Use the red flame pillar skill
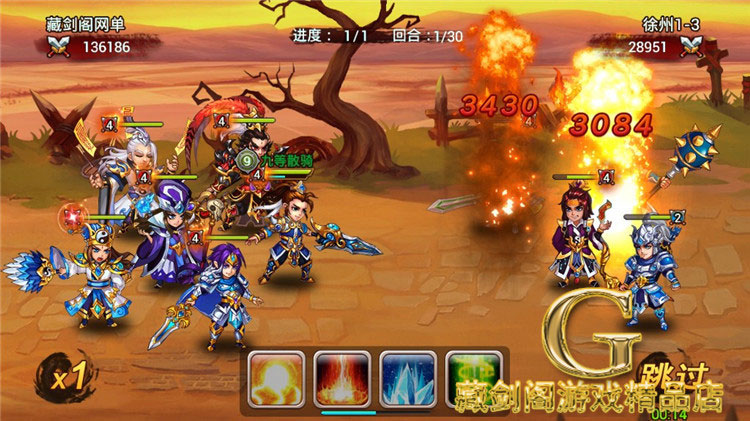This screenshot has height=421, width=750. click(x=341, y=378)
